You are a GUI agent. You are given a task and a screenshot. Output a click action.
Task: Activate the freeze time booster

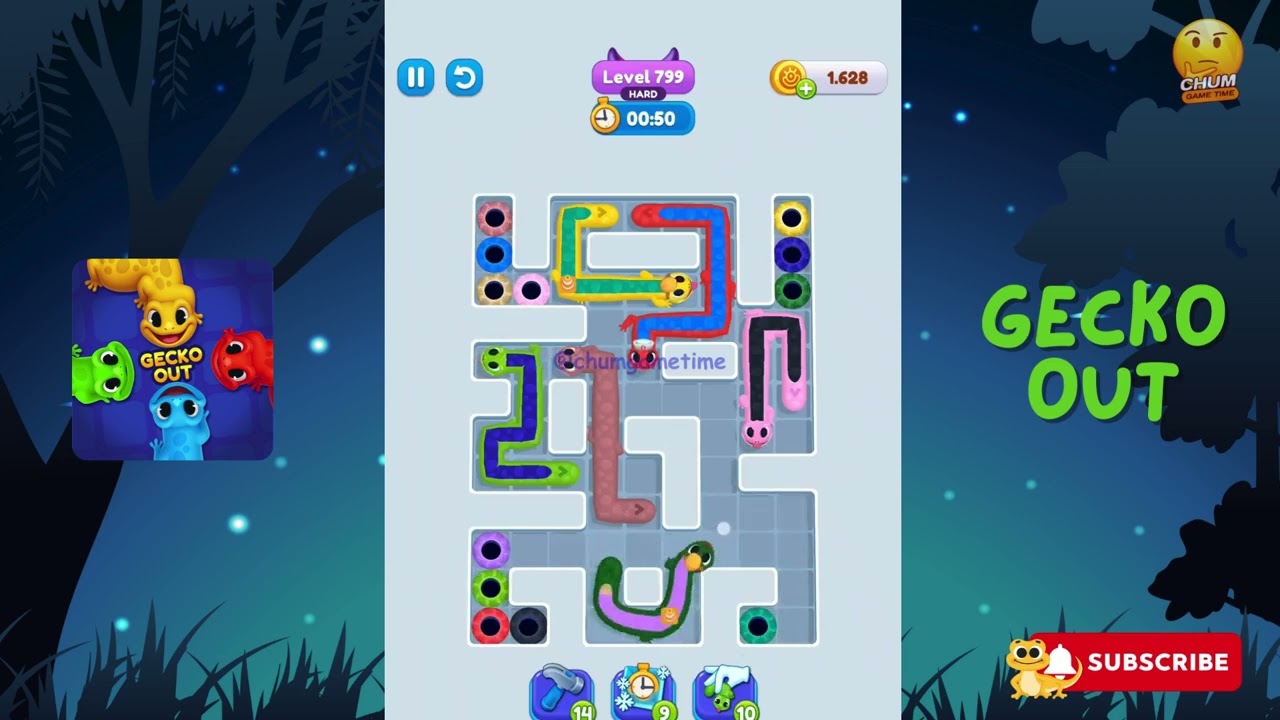[643, 690]
